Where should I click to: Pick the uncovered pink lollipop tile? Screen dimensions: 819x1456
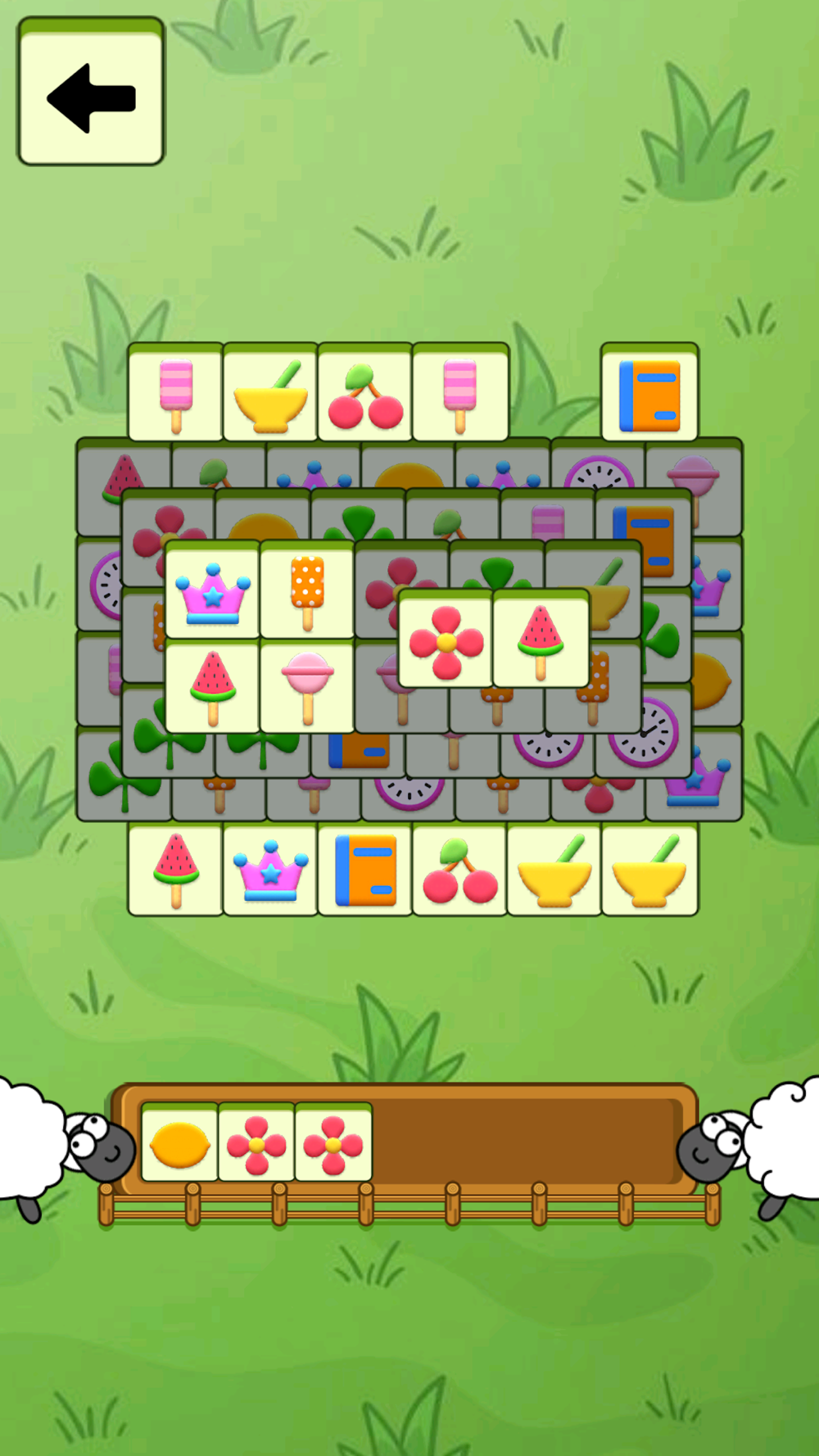(307, 686)
